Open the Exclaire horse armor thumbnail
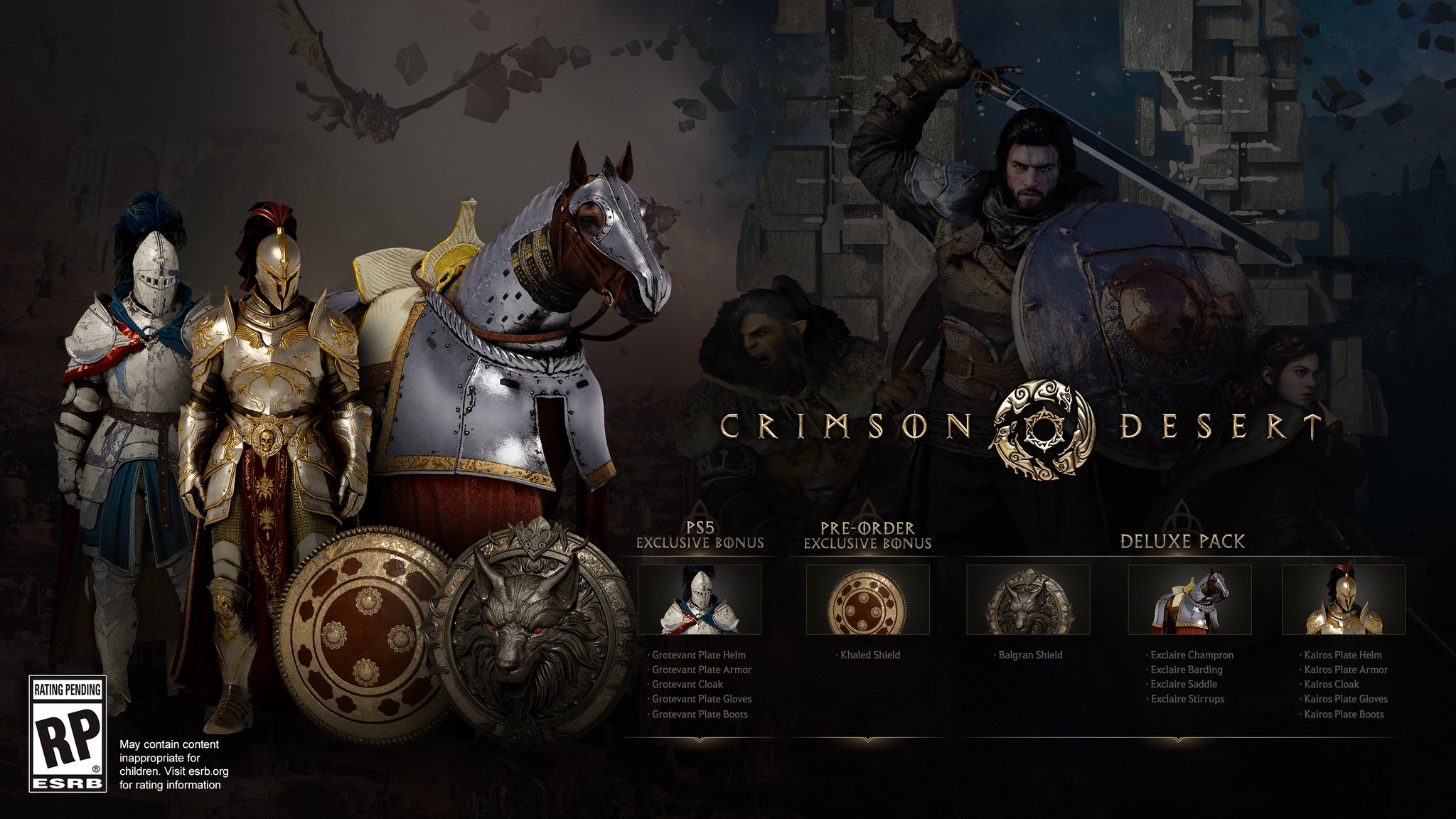 tap(1189, 599)
